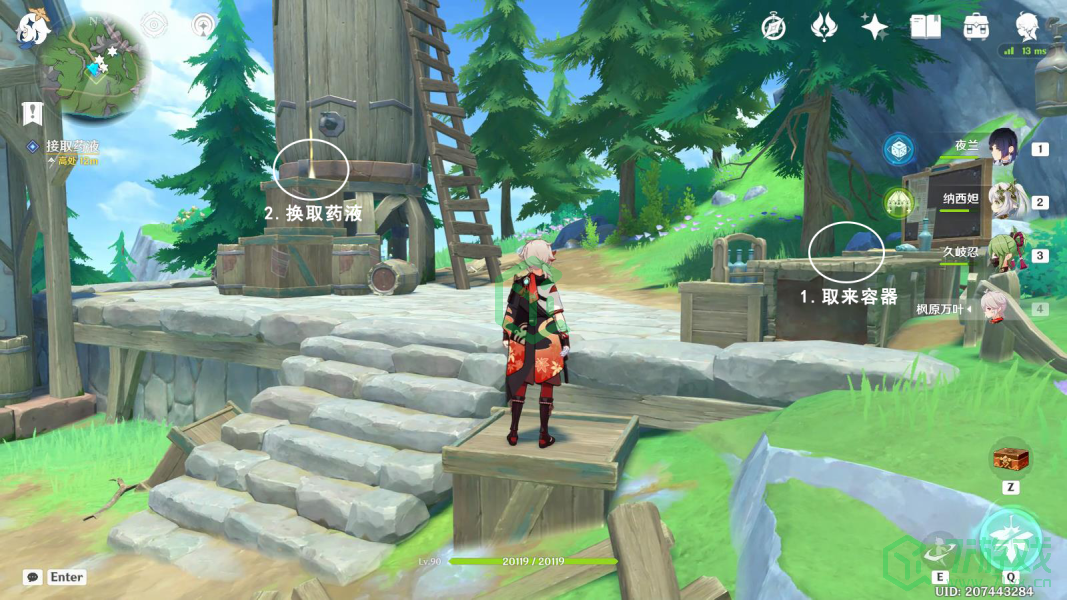Viewport: 1067px width, 600px height.
Task: Open the character screen head icon
Action: click(1027, 27)
